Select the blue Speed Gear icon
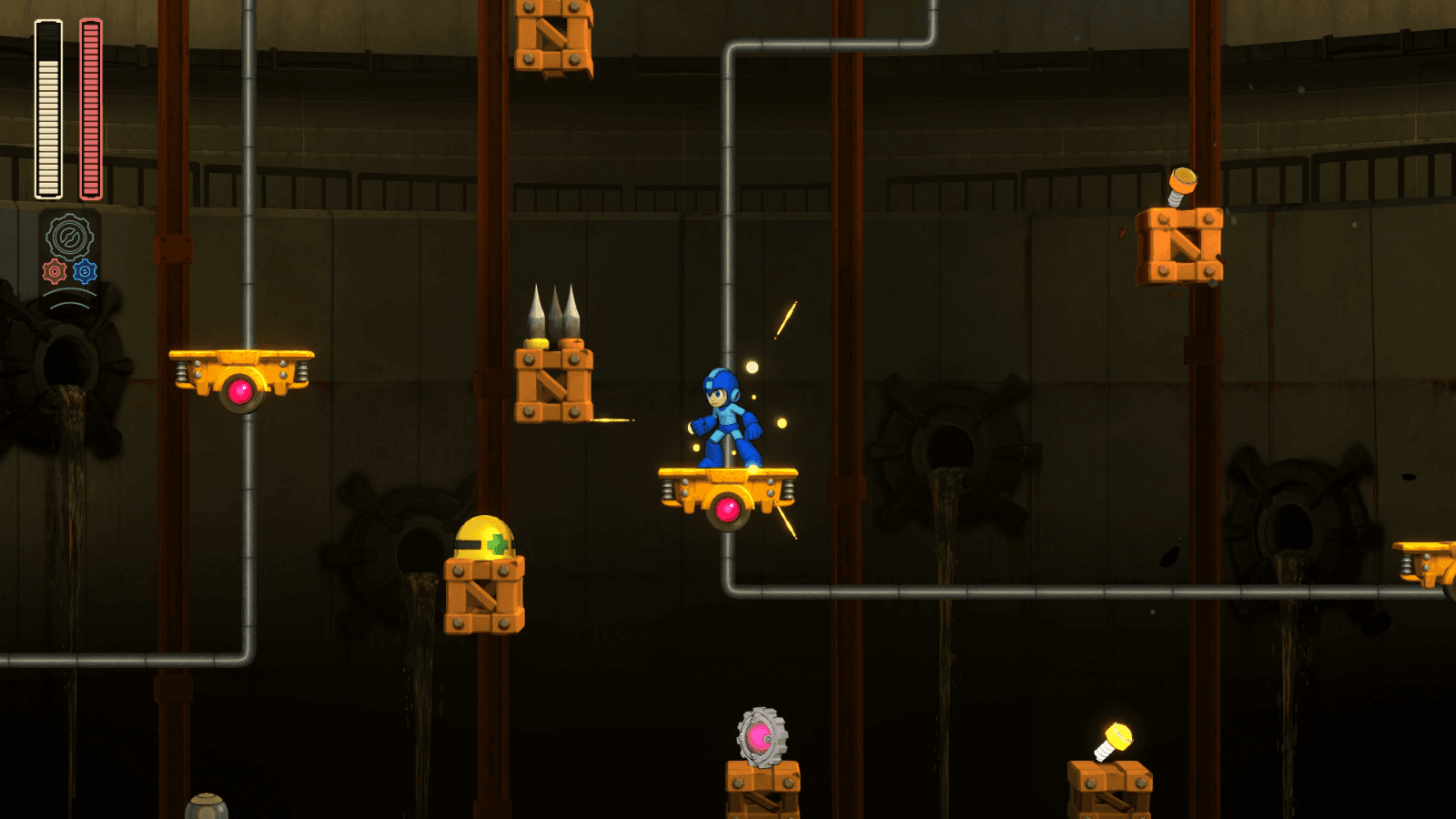The height and width of the screenshot is (819, 1456). pyautogui.click(x=85, y=270)
